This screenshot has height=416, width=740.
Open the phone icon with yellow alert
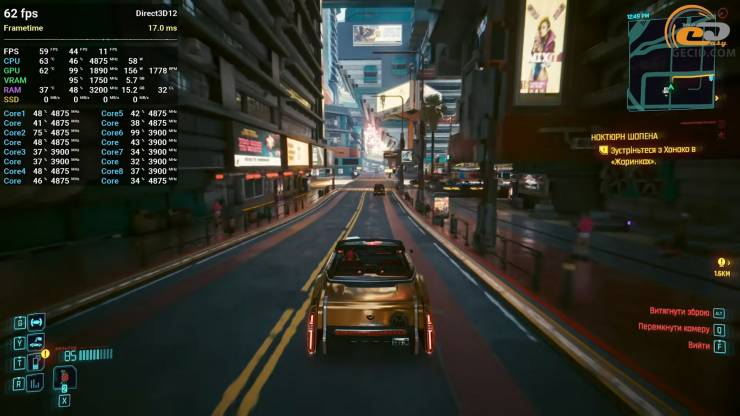click(36, 361)
